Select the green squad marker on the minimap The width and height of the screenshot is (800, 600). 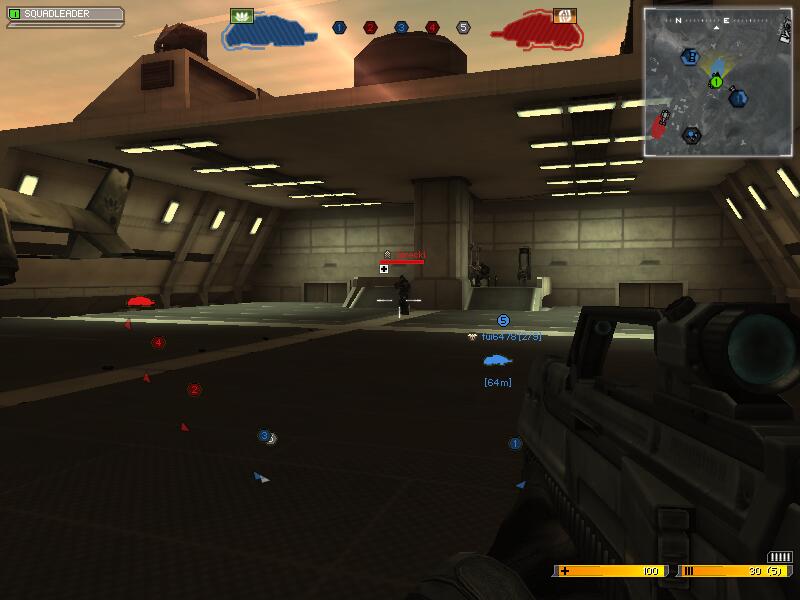coord(716,81)
